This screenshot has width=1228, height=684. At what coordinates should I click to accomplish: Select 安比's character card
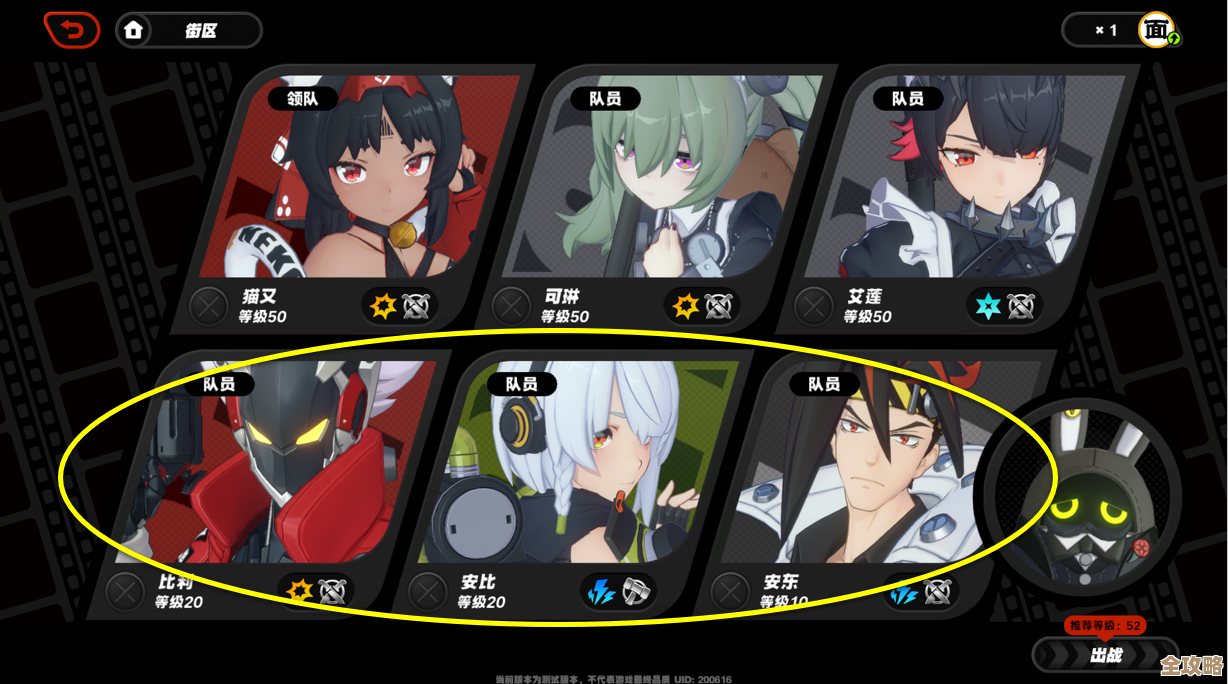point(575,465)
